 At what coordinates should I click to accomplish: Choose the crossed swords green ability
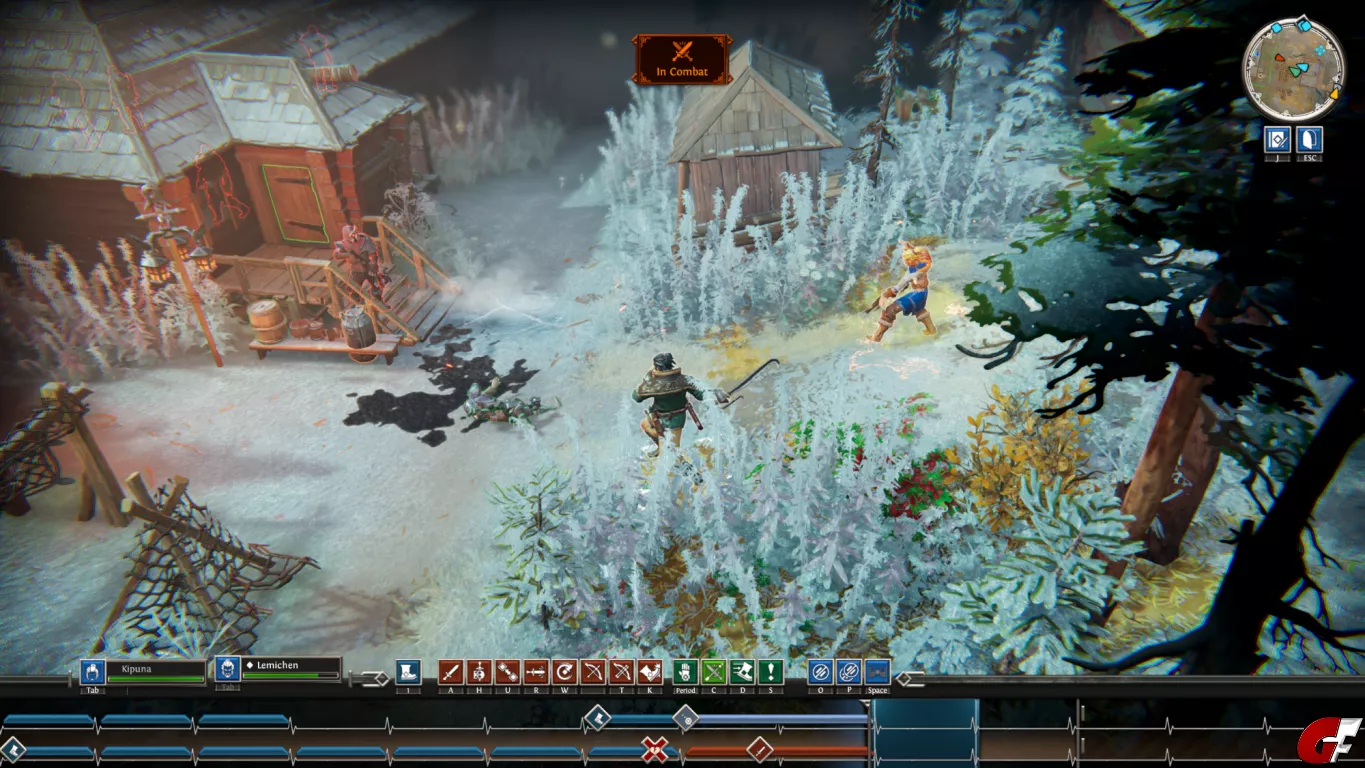point(714,672)
